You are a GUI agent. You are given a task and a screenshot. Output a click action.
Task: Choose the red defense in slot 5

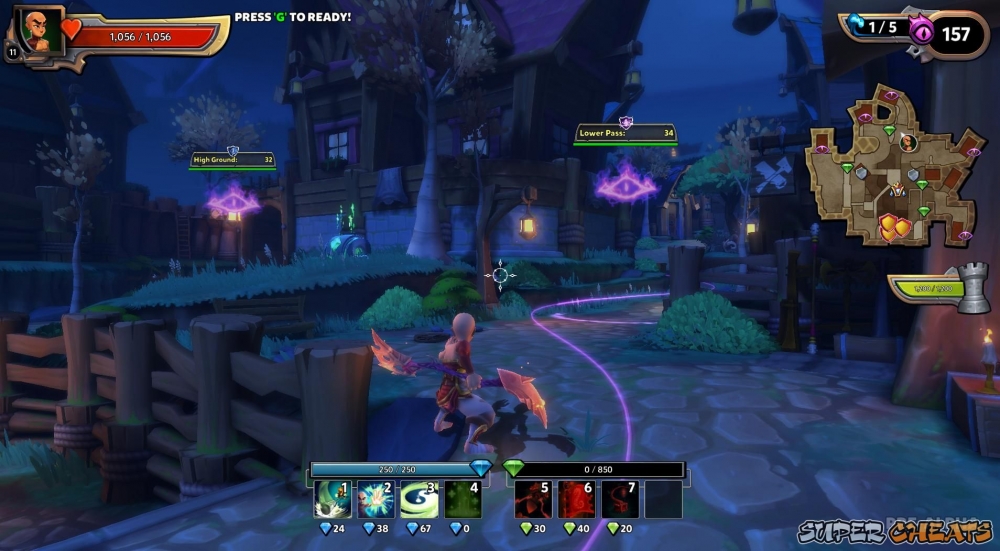(531, 499)
